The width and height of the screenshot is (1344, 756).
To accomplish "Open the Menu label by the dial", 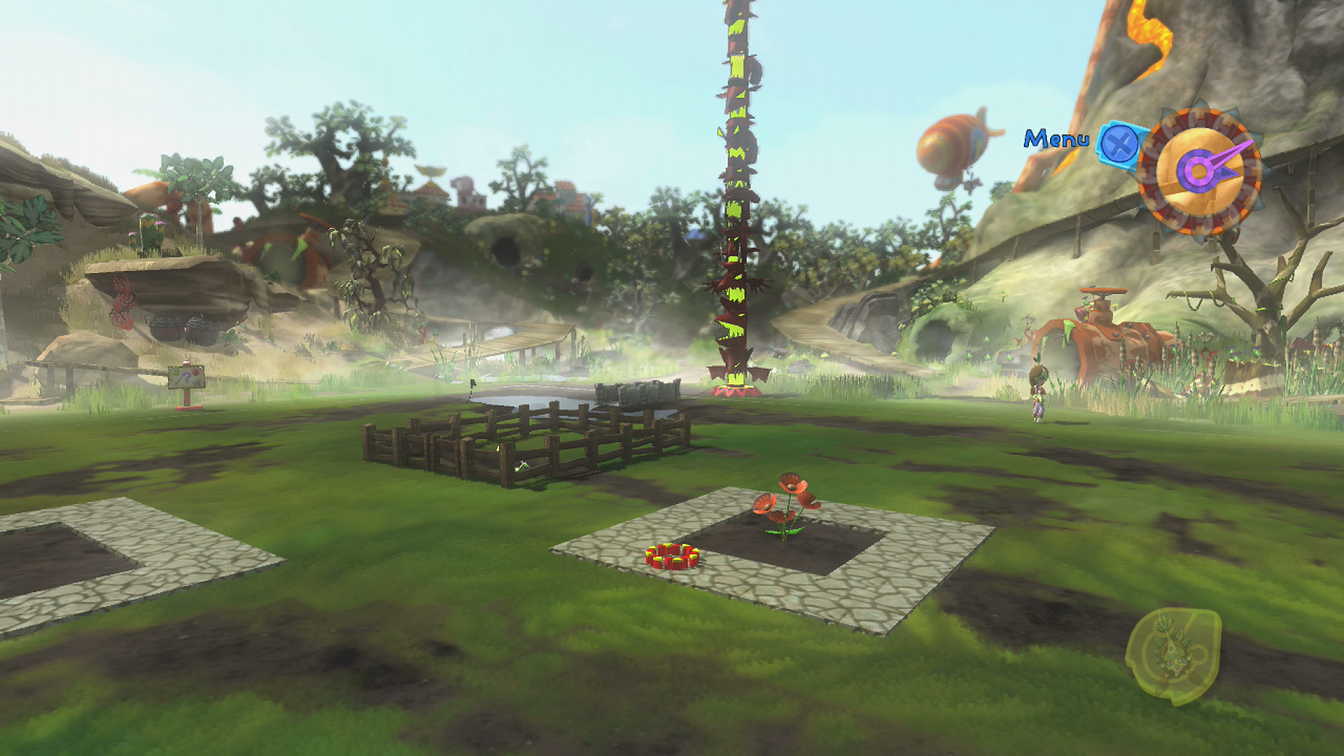I will pos(1056,139).
